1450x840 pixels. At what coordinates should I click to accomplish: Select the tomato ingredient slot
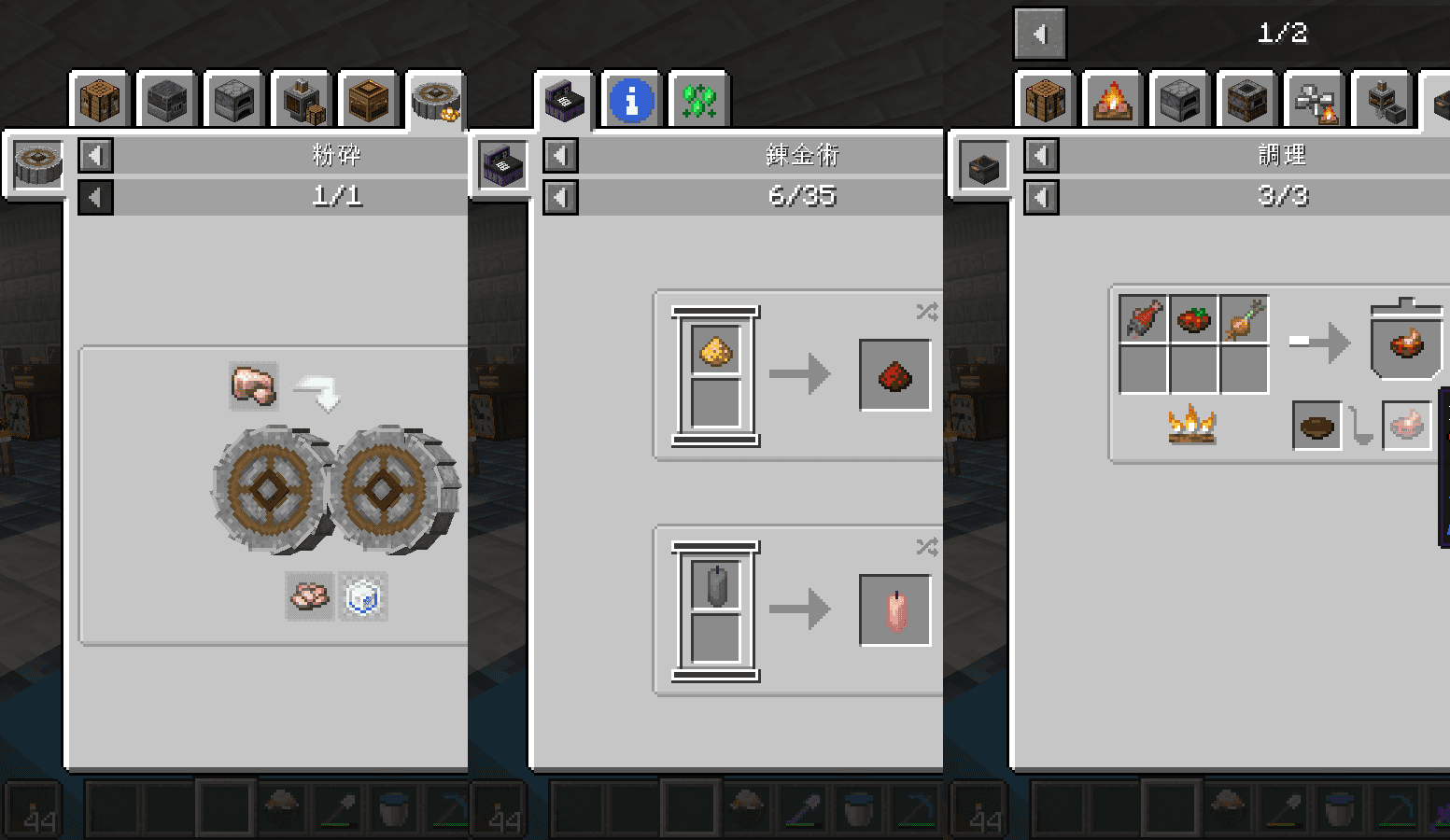1193,319
